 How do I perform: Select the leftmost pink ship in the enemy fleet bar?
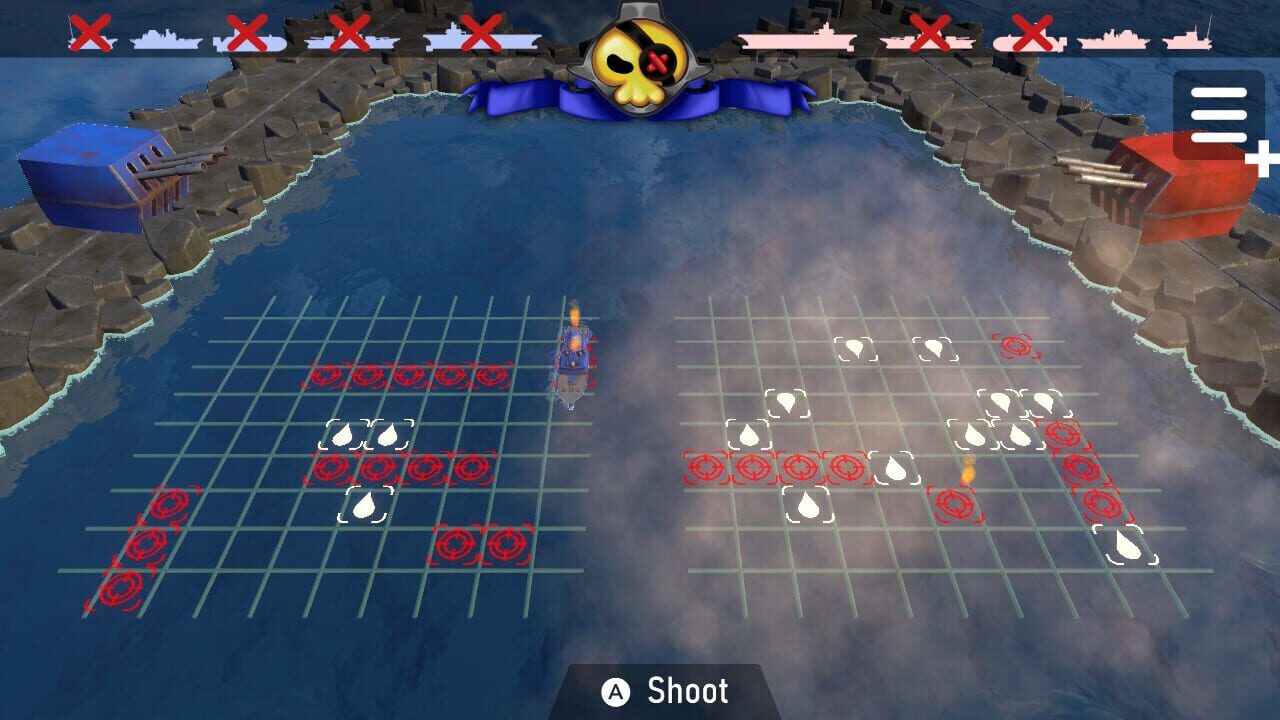pos(800,38)
